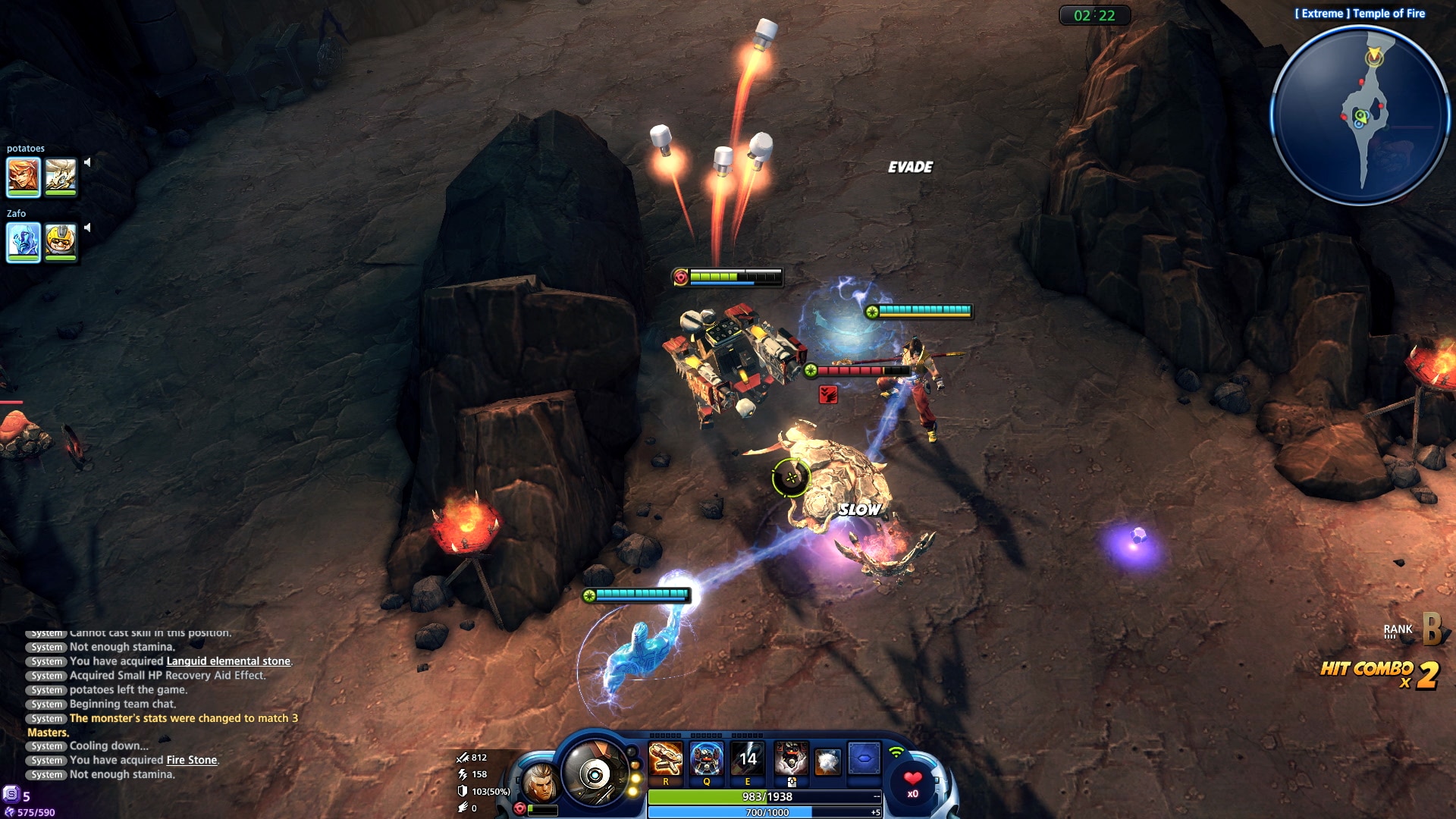
Task: Activate the R gun skill icon
Action: pyautogui.click(x=666, y=758)
